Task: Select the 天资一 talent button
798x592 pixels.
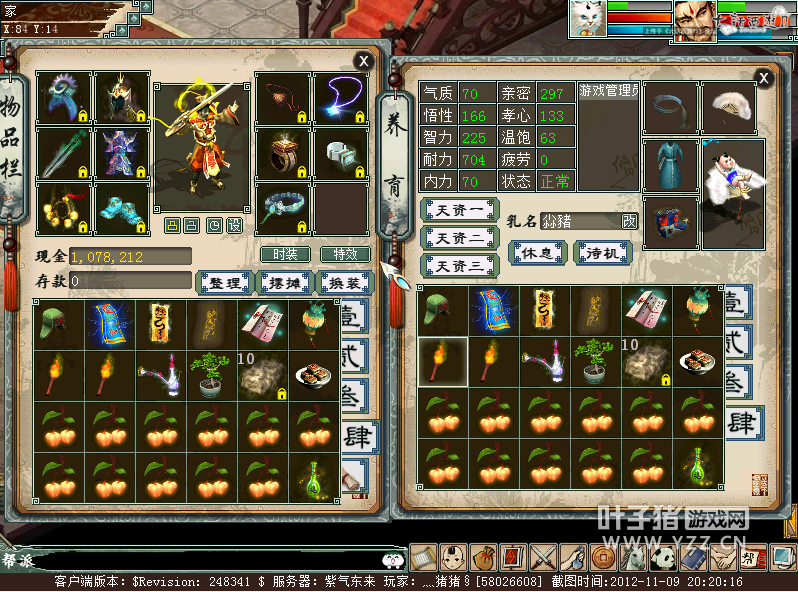Action: 459,210
